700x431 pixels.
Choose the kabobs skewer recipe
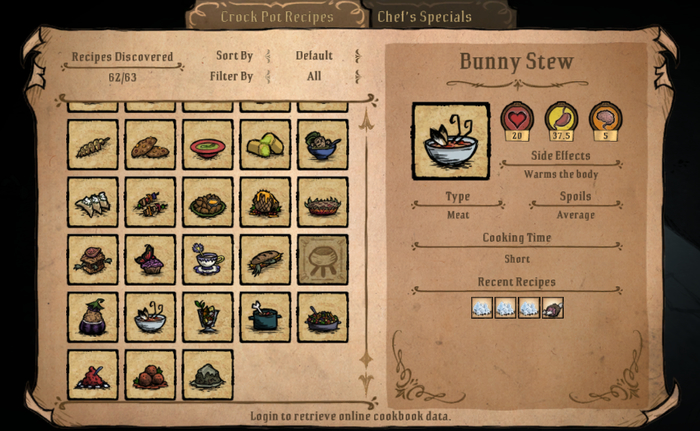150,203
